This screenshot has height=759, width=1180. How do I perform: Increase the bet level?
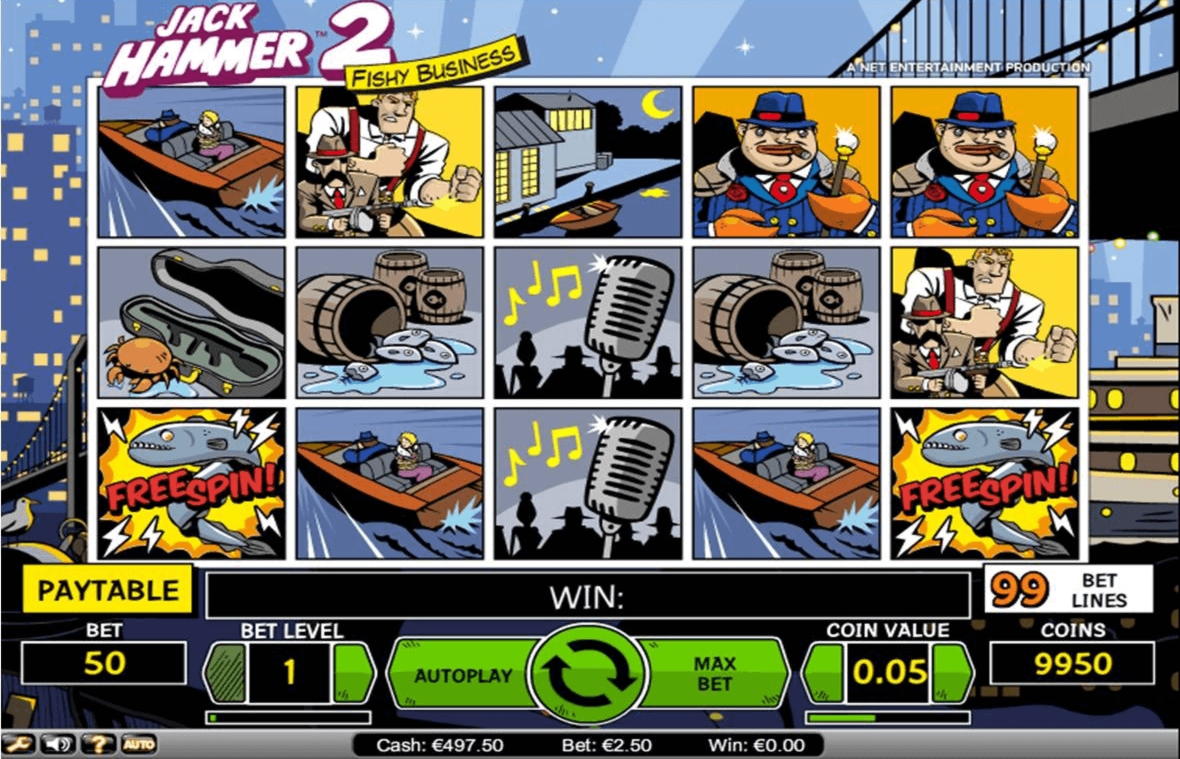352,674
